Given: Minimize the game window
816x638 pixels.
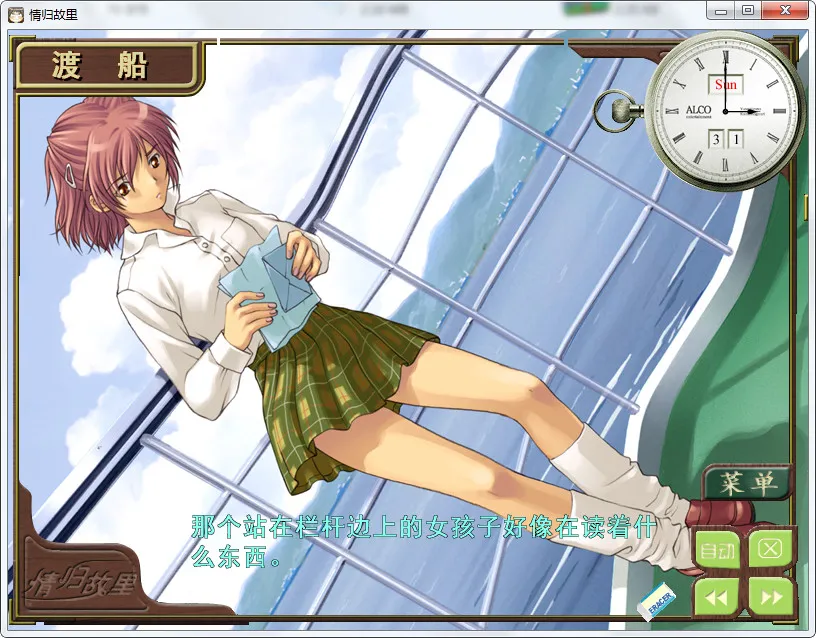Looking at the screenshot, I should [x=721, y=10].
